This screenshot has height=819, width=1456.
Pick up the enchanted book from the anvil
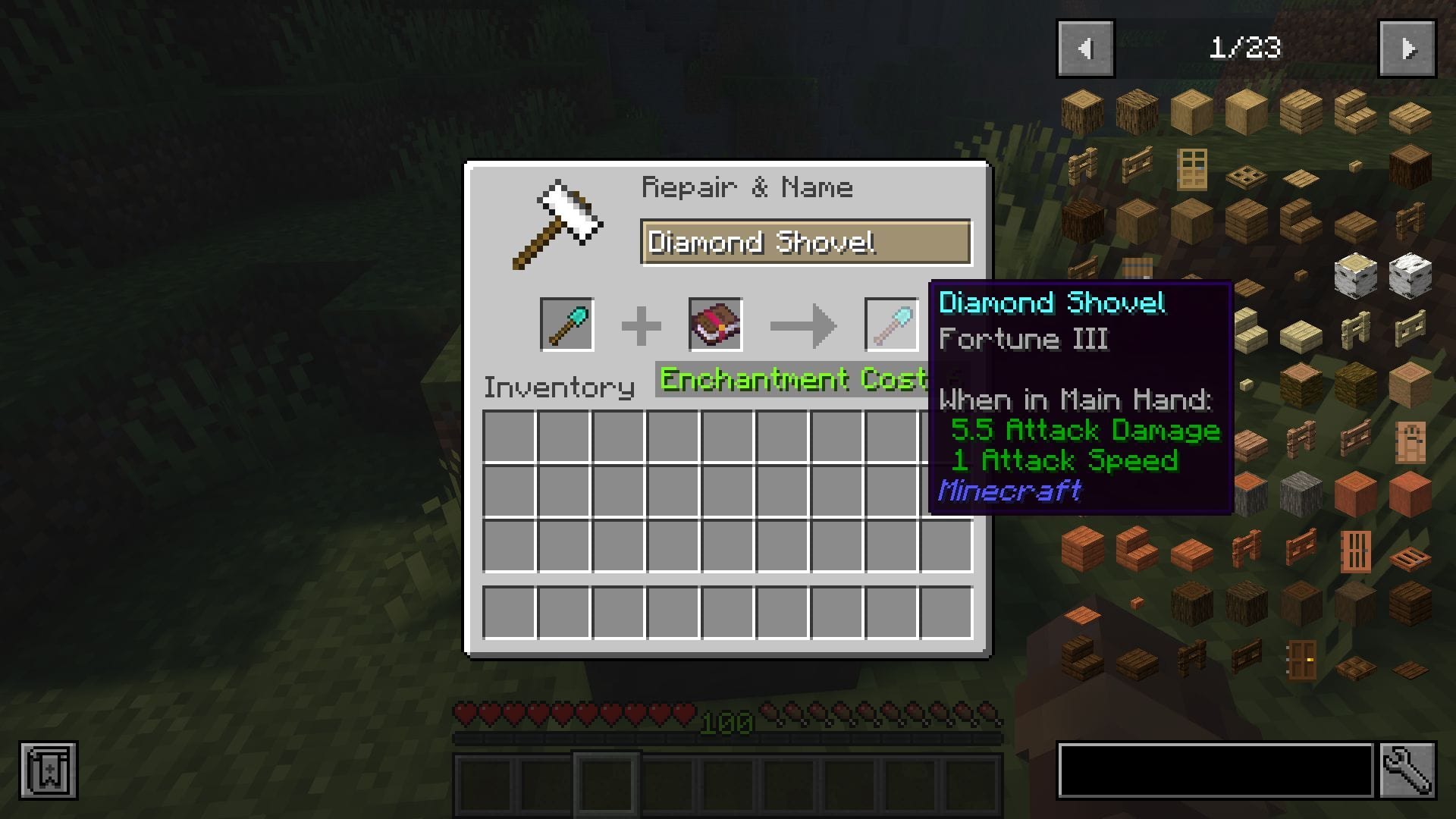click(x=715, y=325)
